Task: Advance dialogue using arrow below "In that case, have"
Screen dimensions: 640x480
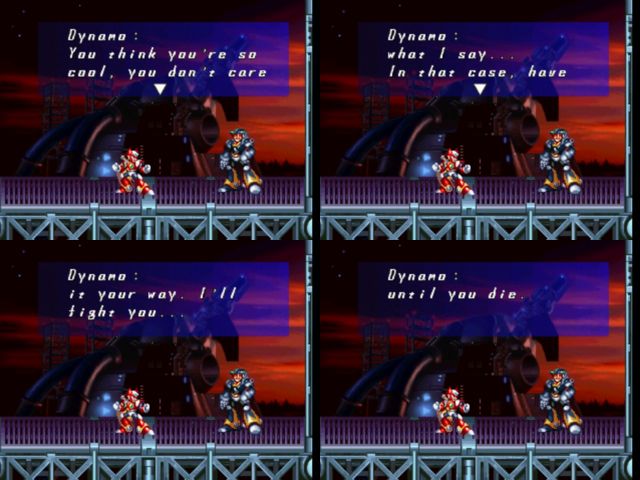Action: pyautogui.click(x=479, y=89)
